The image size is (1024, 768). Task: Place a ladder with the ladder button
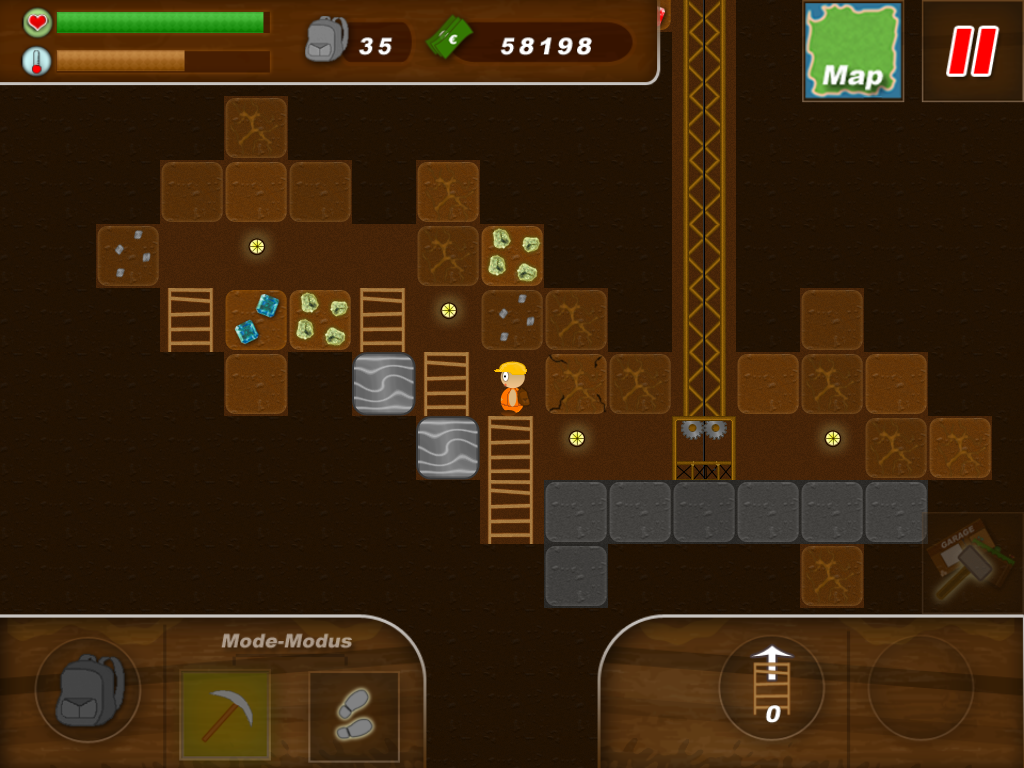coord(771,687)
